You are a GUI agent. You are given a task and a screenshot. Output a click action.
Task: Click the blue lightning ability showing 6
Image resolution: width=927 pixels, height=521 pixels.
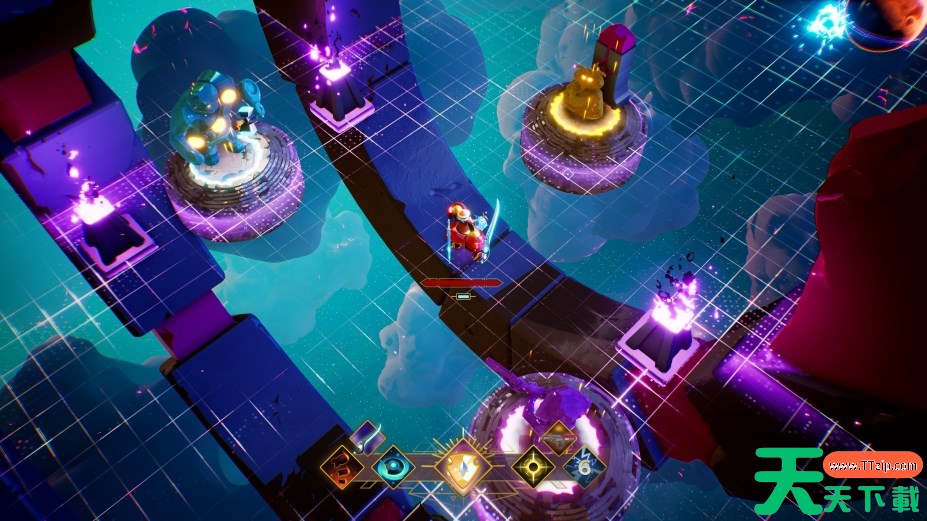(582, 467)
